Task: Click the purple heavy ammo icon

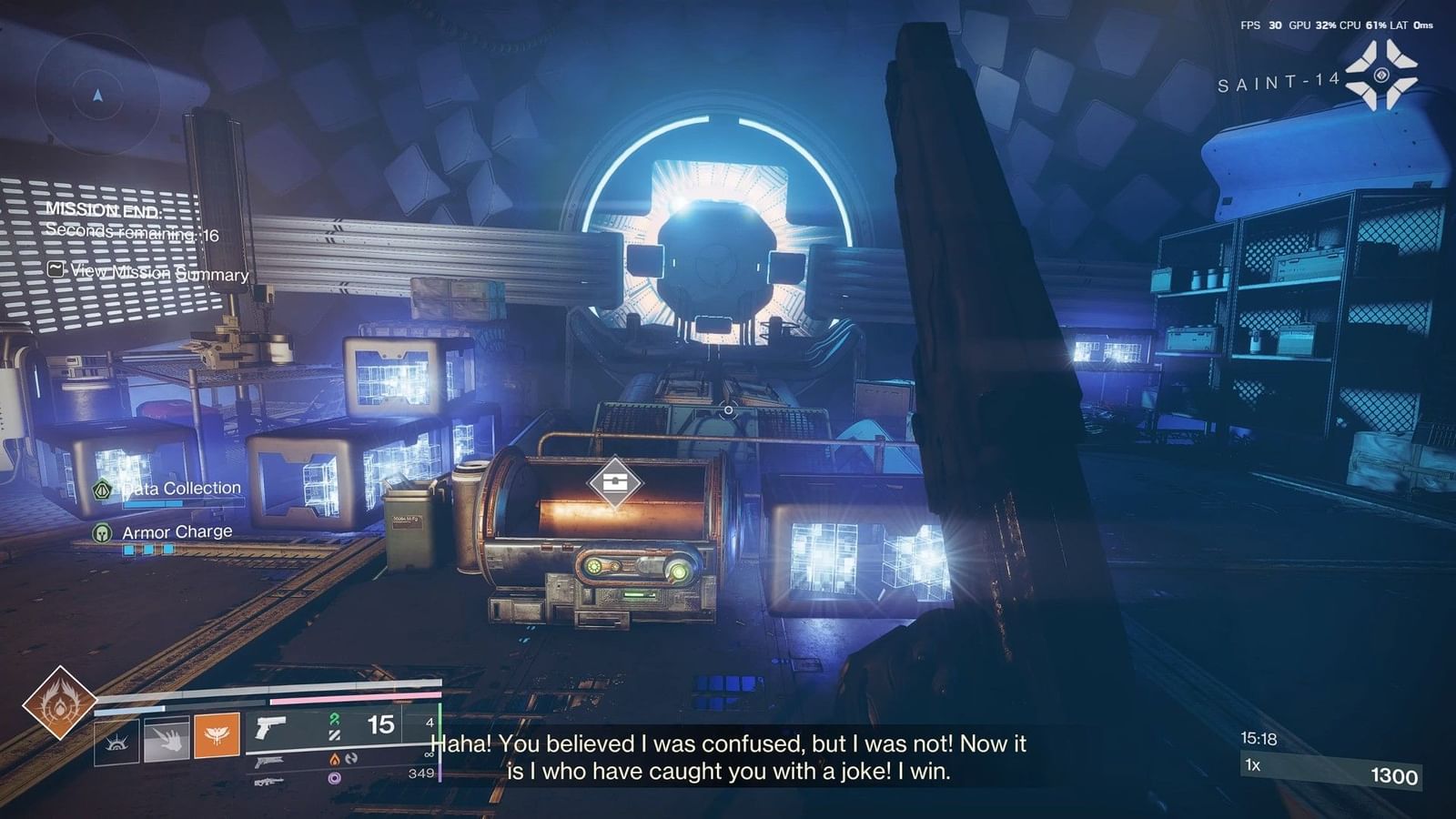Action: 336,779
